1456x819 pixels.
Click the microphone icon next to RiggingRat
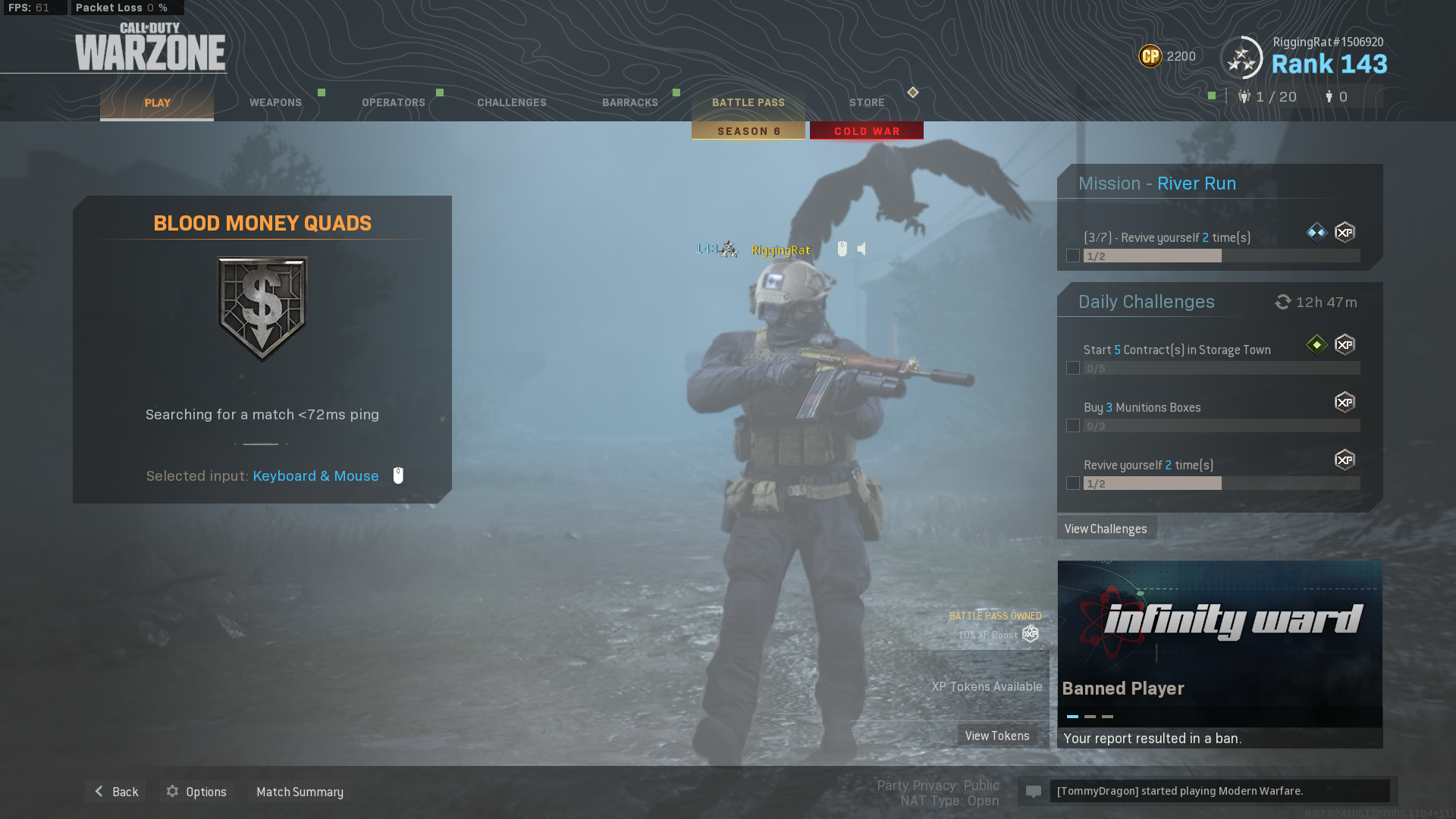[x=842, y=249]
